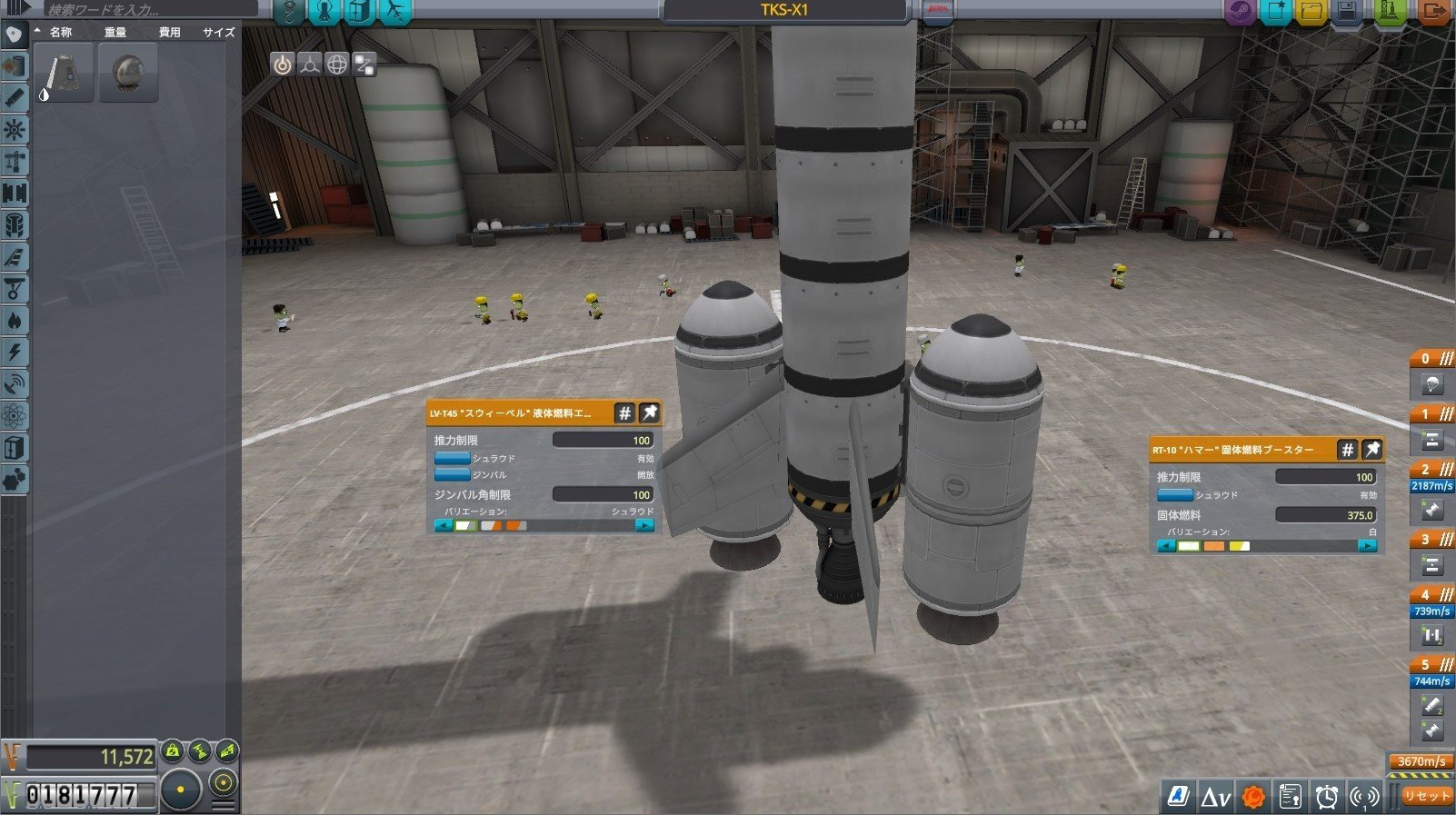Pin the LV-T45 engine settings panel
This screenshot has height=815, width=1456.
649,413
